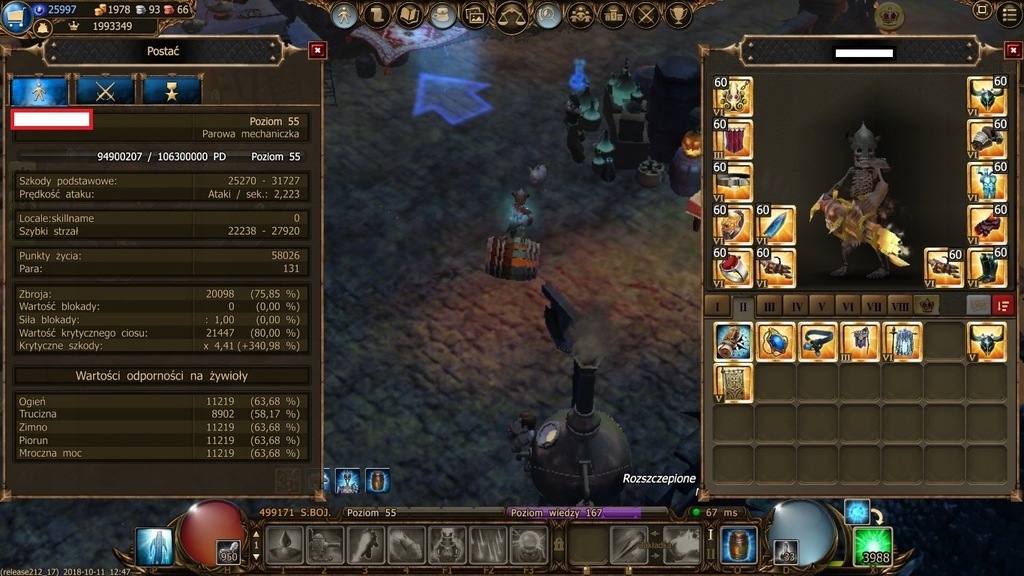Click the red sort inventory button

(1003, 305)
